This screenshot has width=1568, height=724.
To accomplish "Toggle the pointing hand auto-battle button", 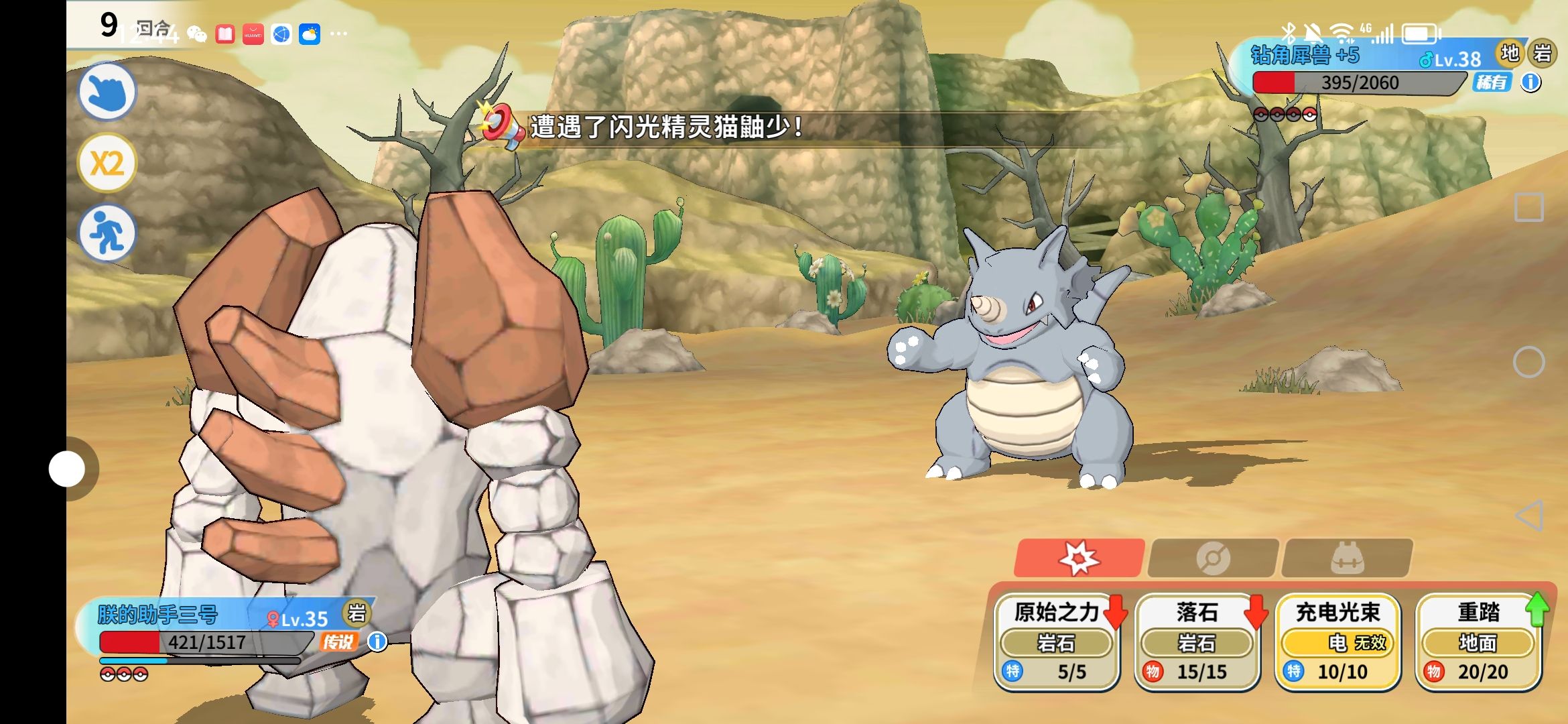I will (107, 92).
